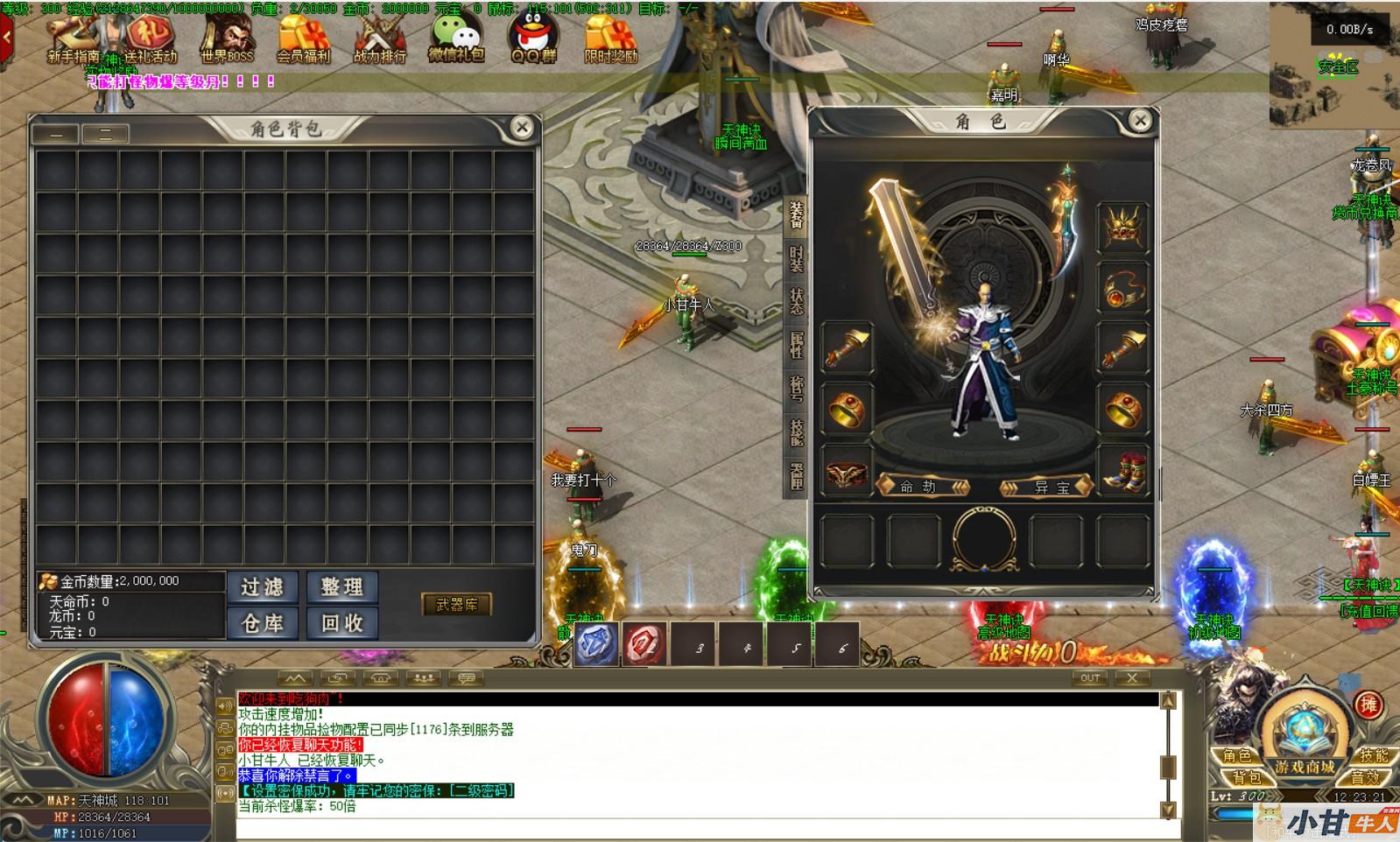
Task: Switch to the 属性 attributes tab
Action: pos(796,345)
